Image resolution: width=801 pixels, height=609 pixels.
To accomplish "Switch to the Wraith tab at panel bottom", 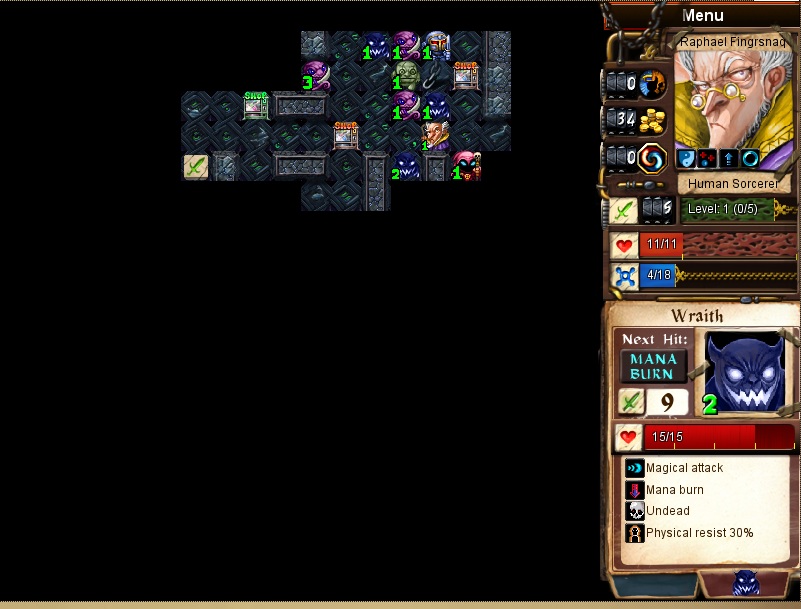I will [x=746, y=584].
